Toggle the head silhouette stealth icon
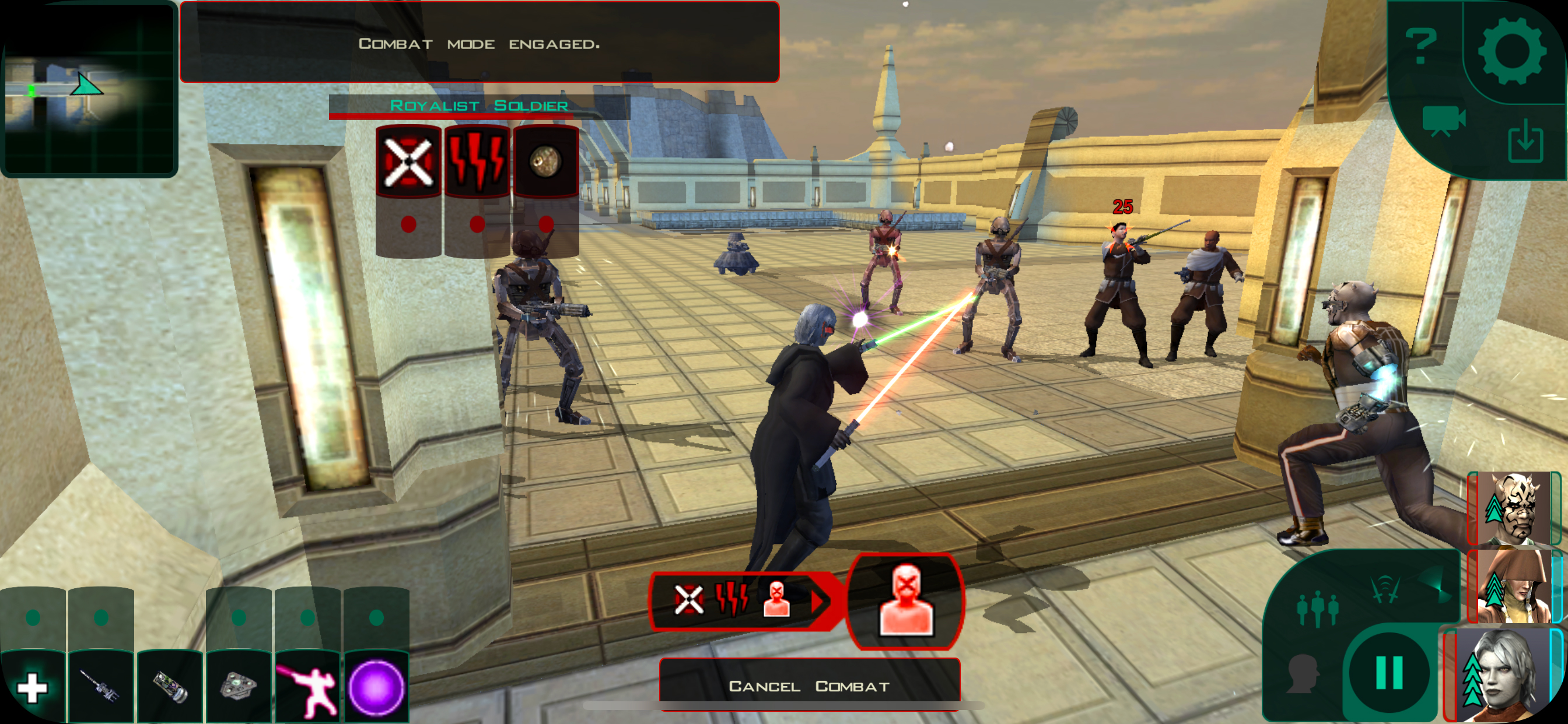Screen dimensions: 1568x724 click(x=1303, y=673)
